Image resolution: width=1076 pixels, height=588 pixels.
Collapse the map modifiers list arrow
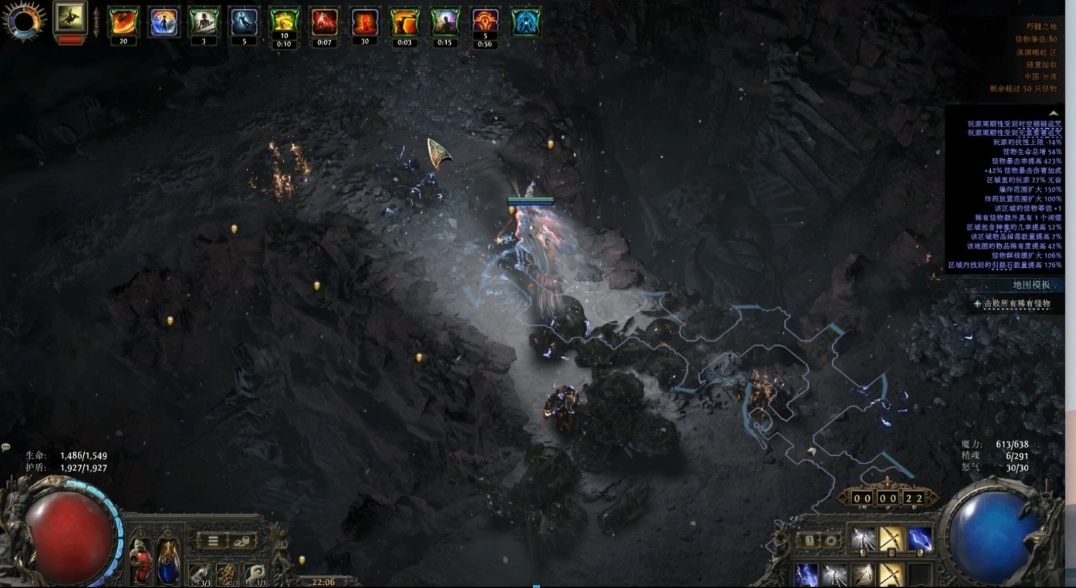1053,114
